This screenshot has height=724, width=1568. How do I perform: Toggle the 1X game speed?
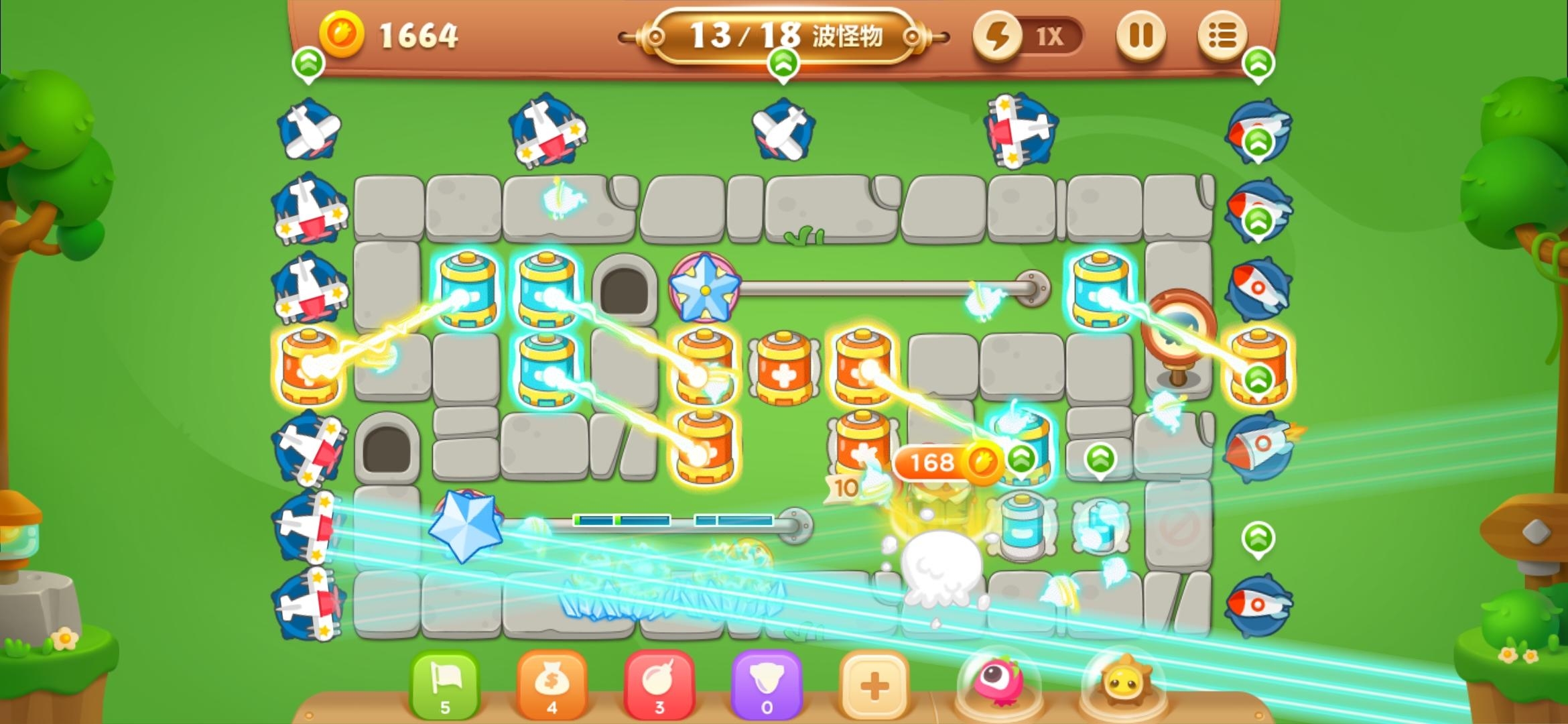coord(1028,36)
